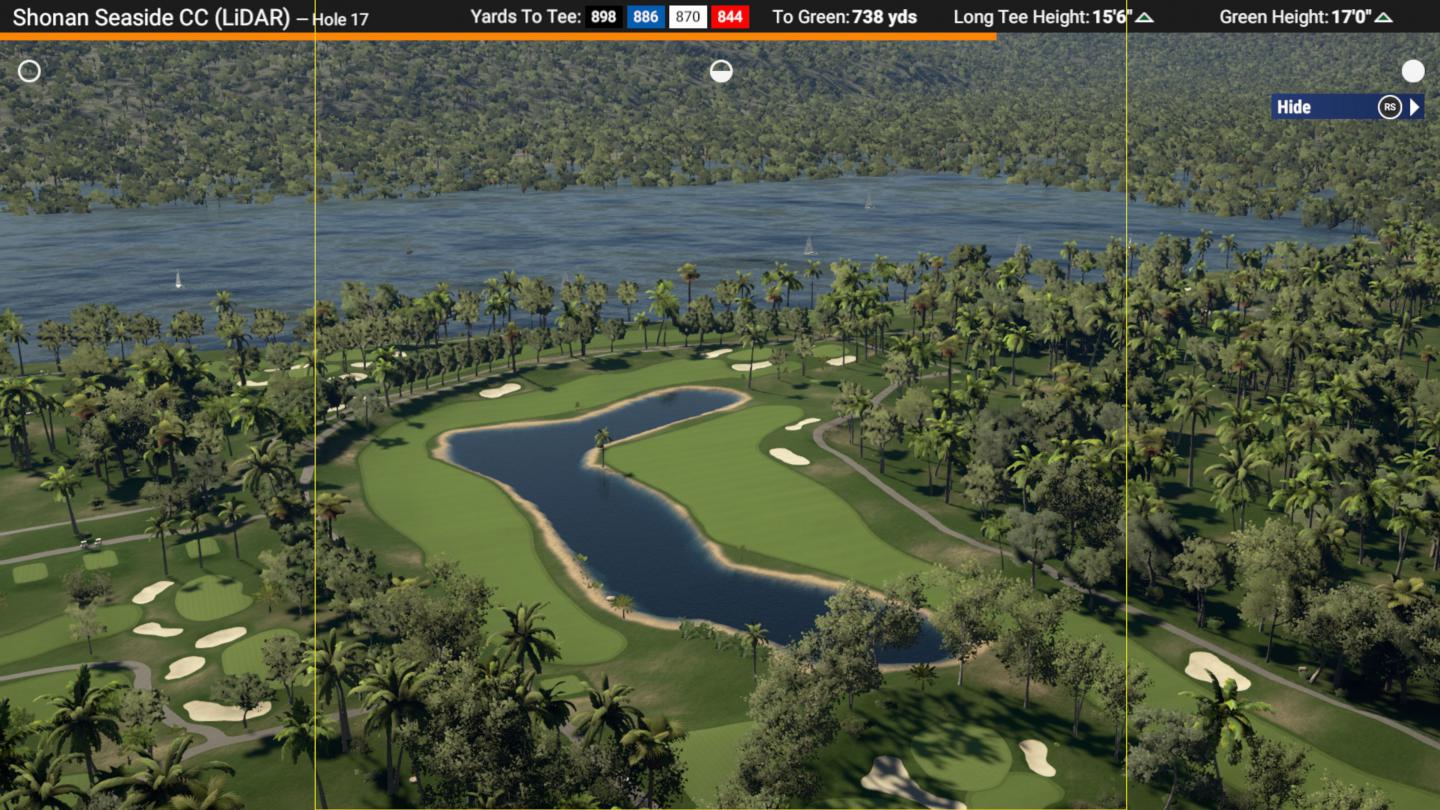The image size is (1440, 810).
Task: Click the Hide panel button
Action: 1346,107
